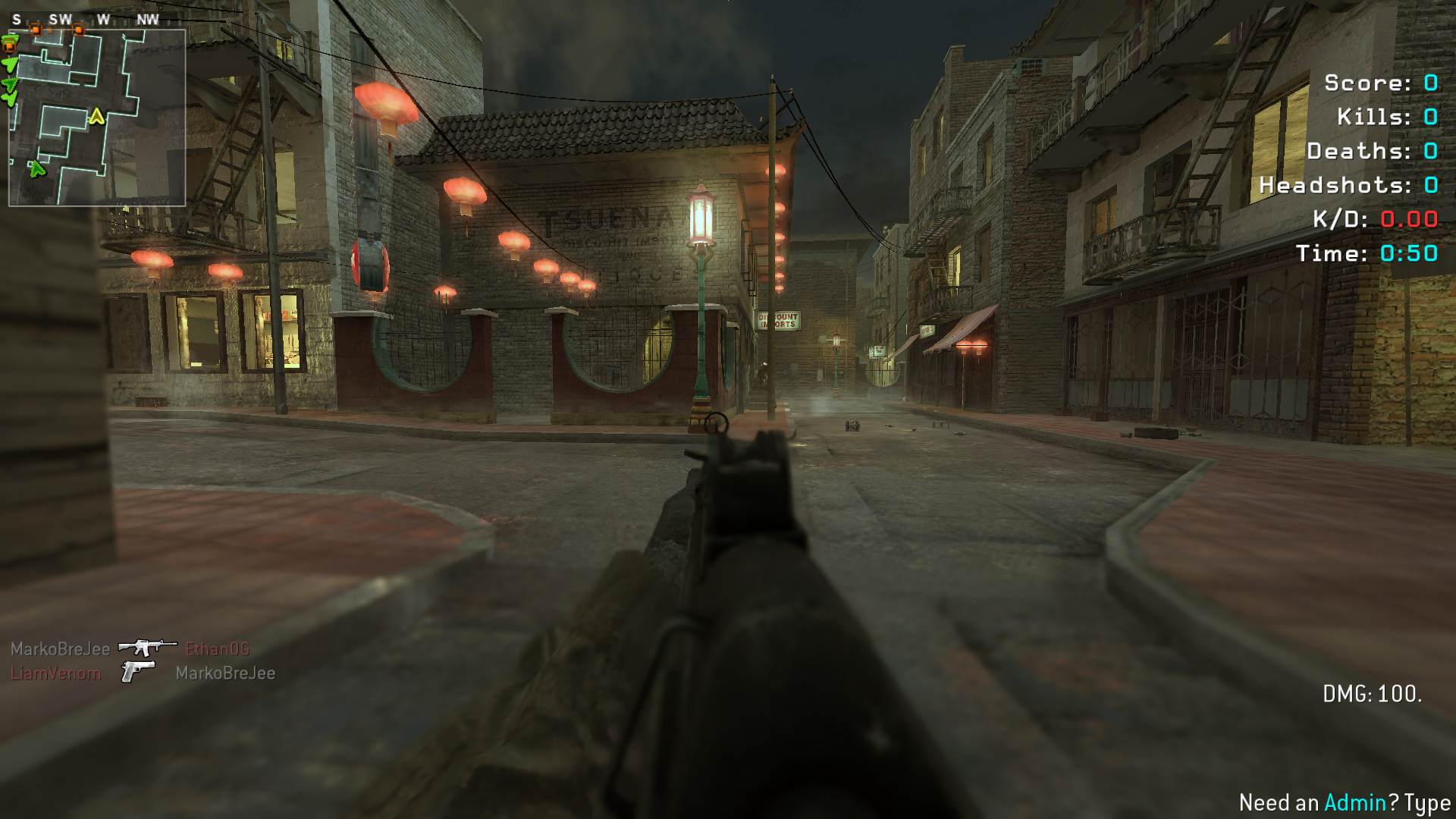Select the yellow player arrow on the minimap
1456x819 pixels.
pyautogui.click(x=96, y=116)
